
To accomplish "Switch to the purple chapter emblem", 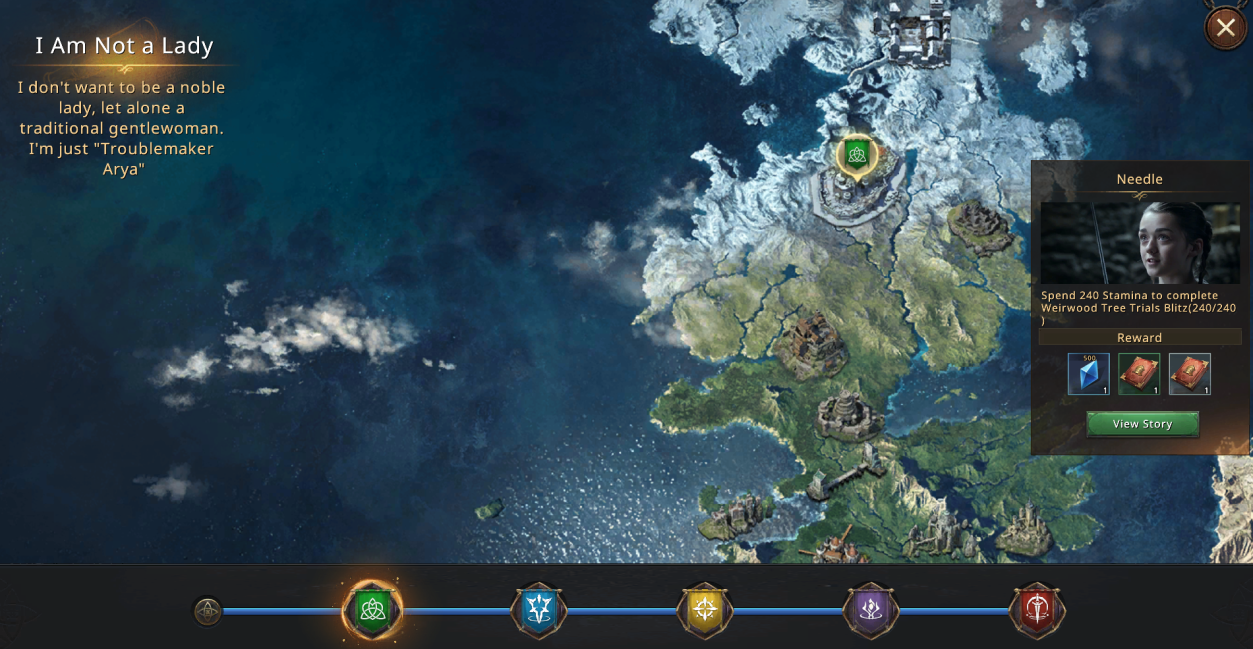I will tap(871, 610).
